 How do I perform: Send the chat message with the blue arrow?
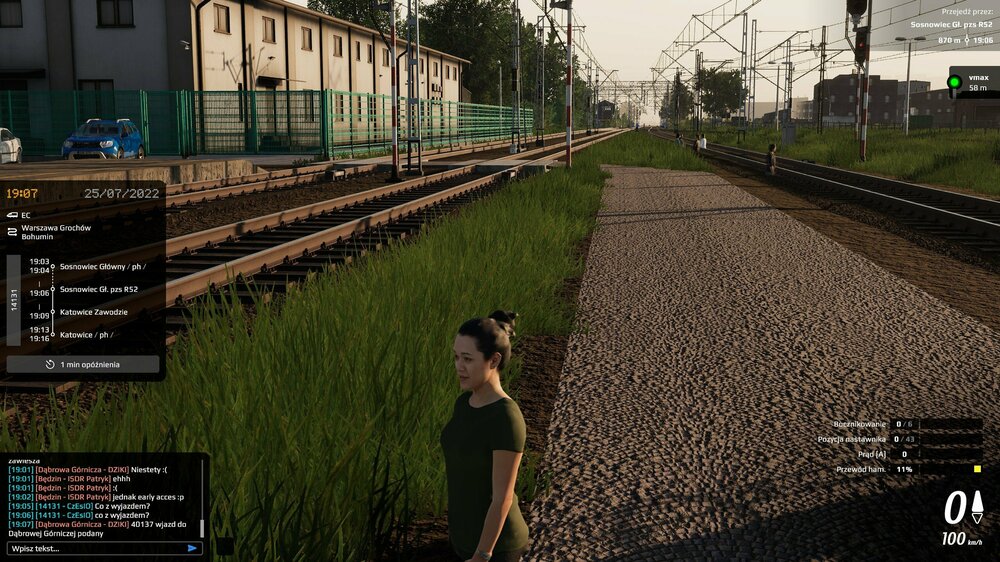pos(192,548)
